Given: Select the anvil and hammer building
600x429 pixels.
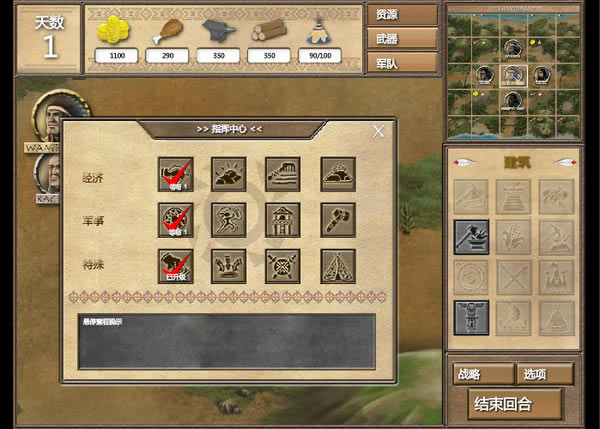Looking at the screenshot, I should (471, 237).
